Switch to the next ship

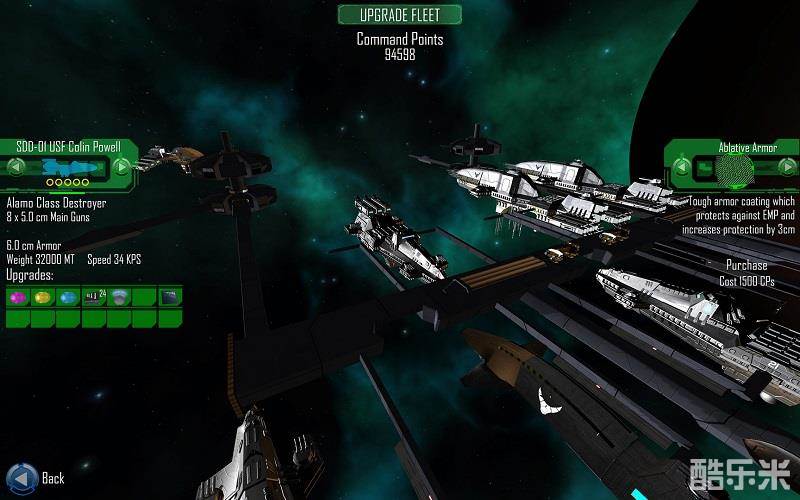point(122,166)
